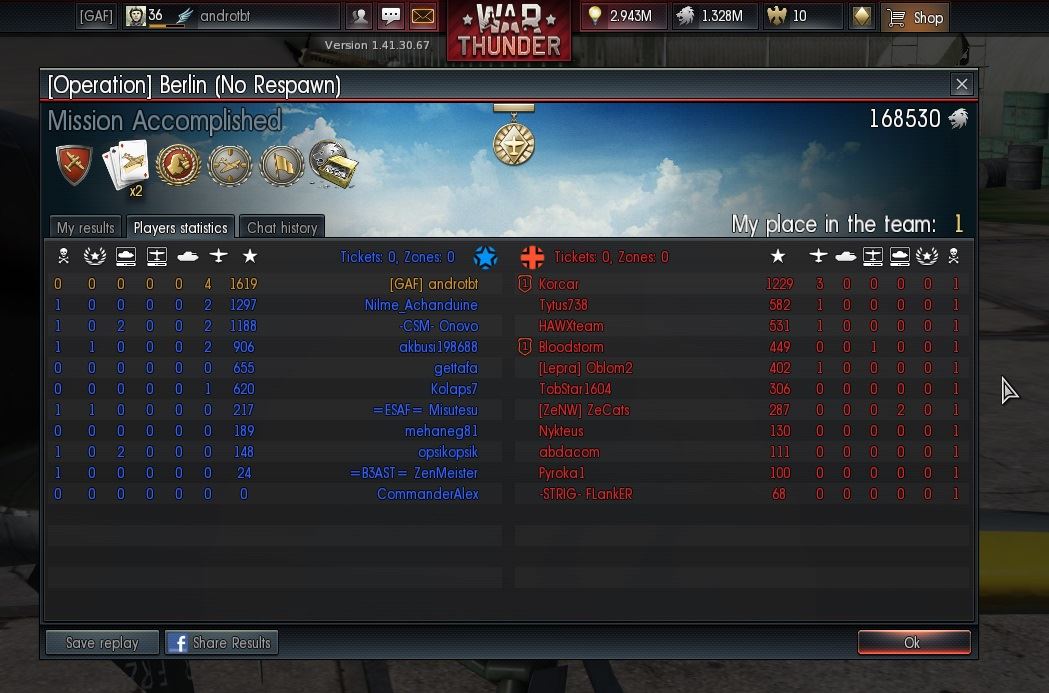Select player Nilme_Achanduine in the blue team

pos(421,305)
